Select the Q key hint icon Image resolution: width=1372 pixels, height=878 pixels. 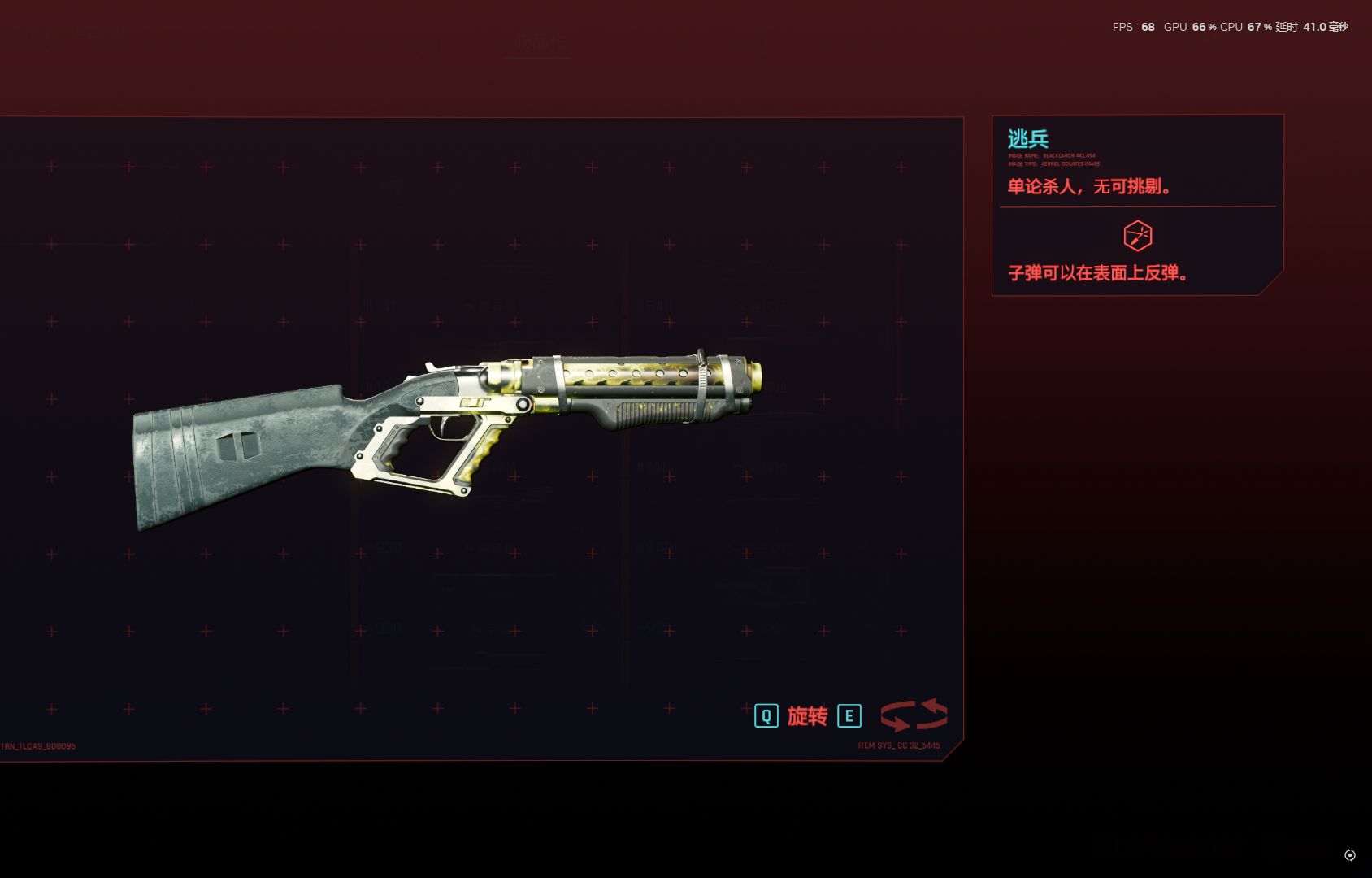coord(765,716)
